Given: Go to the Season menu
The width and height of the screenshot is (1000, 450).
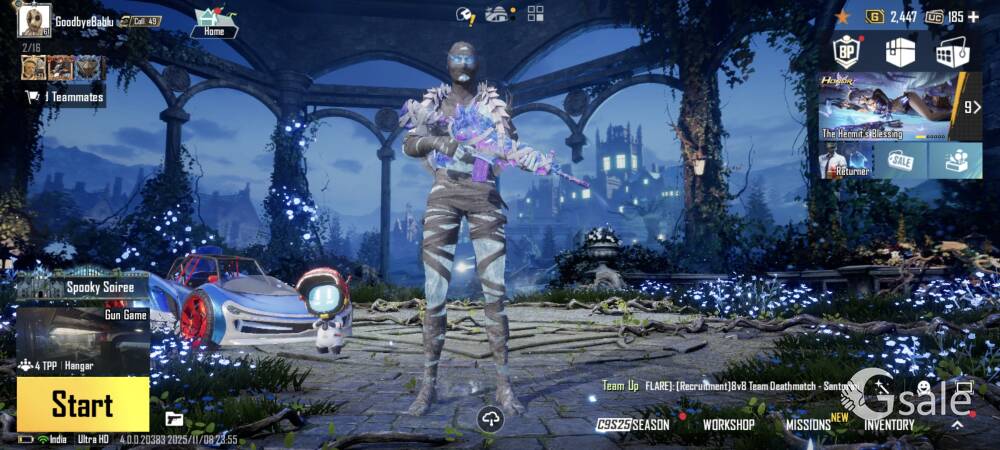Looking at the screenshot, I should pos(634,424).
